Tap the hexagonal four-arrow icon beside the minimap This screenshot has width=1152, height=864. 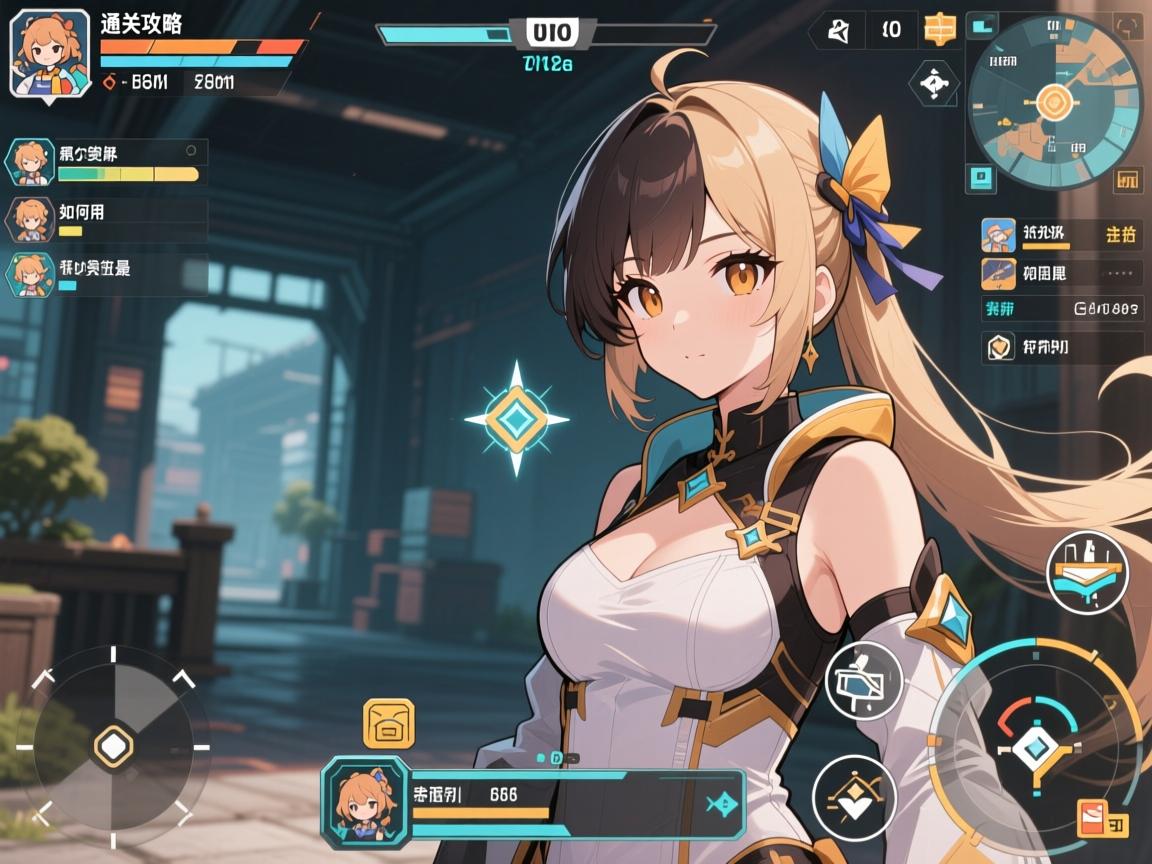[933, 84]
